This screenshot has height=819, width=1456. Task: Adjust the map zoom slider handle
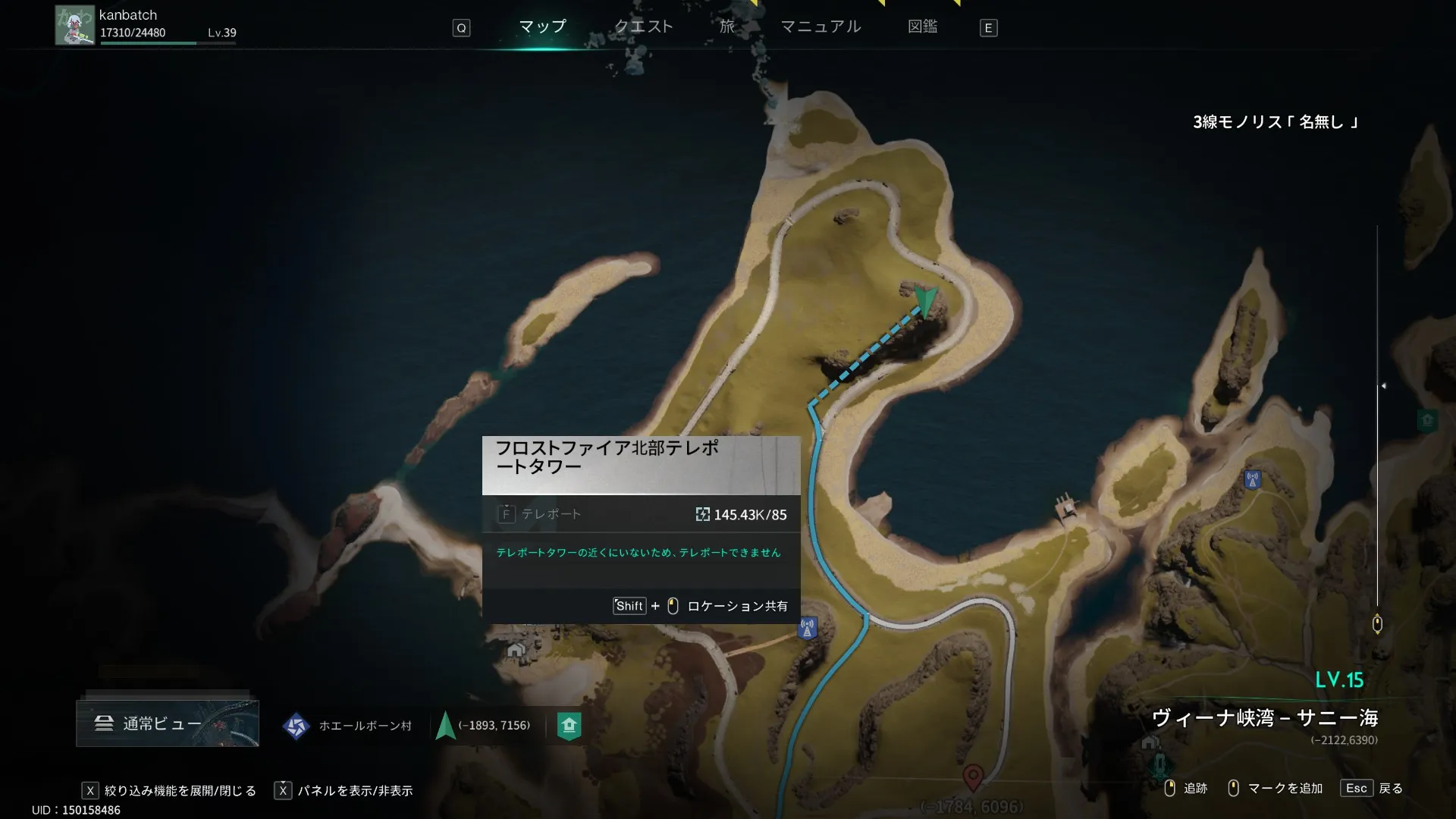1383,386
